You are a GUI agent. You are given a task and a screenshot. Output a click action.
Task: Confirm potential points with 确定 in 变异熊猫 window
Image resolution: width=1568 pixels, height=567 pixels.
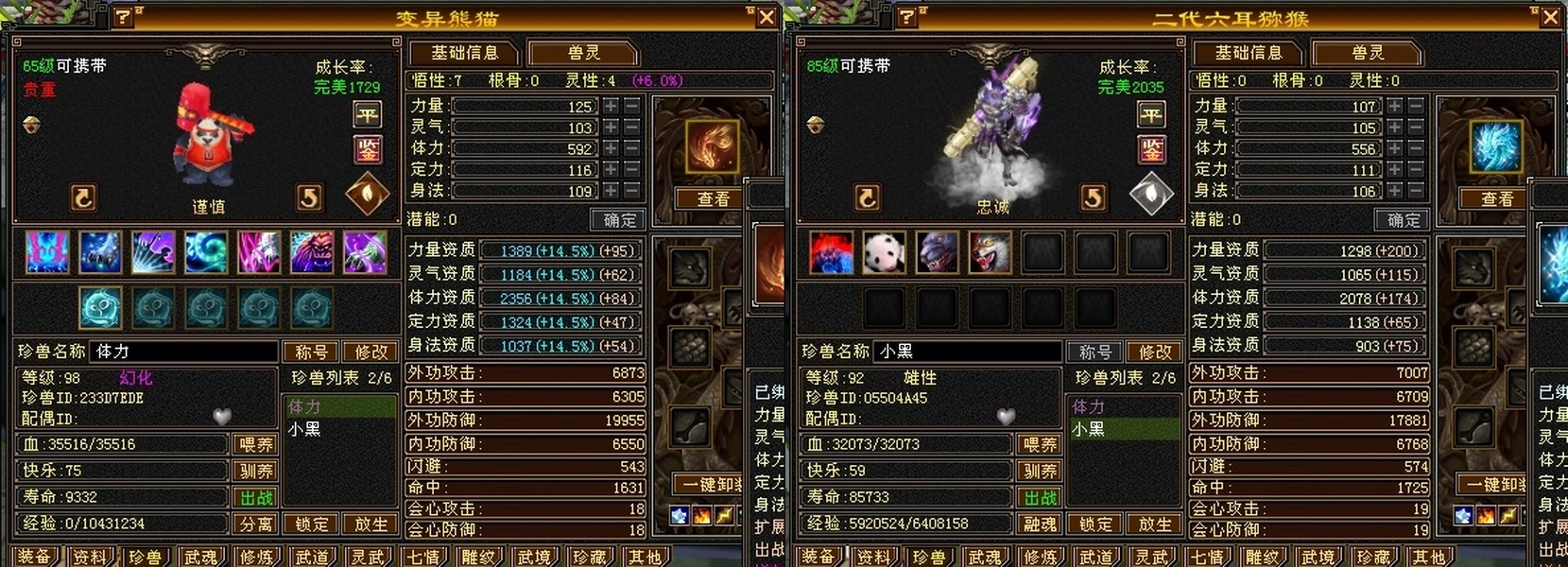coord(619,220)
